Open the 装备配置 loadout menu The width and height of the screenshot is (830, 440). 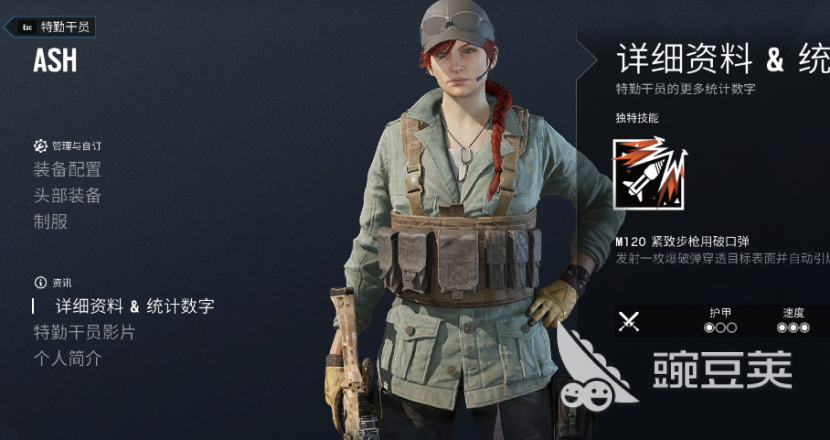[67, 170]
